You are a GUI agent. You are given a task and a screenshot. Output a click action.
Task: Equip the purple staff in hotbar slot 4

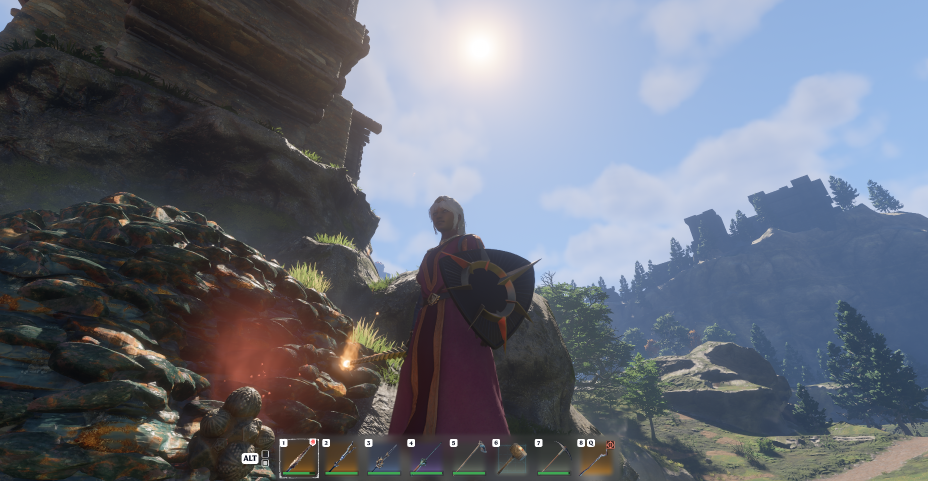click(x=426, y=458)
